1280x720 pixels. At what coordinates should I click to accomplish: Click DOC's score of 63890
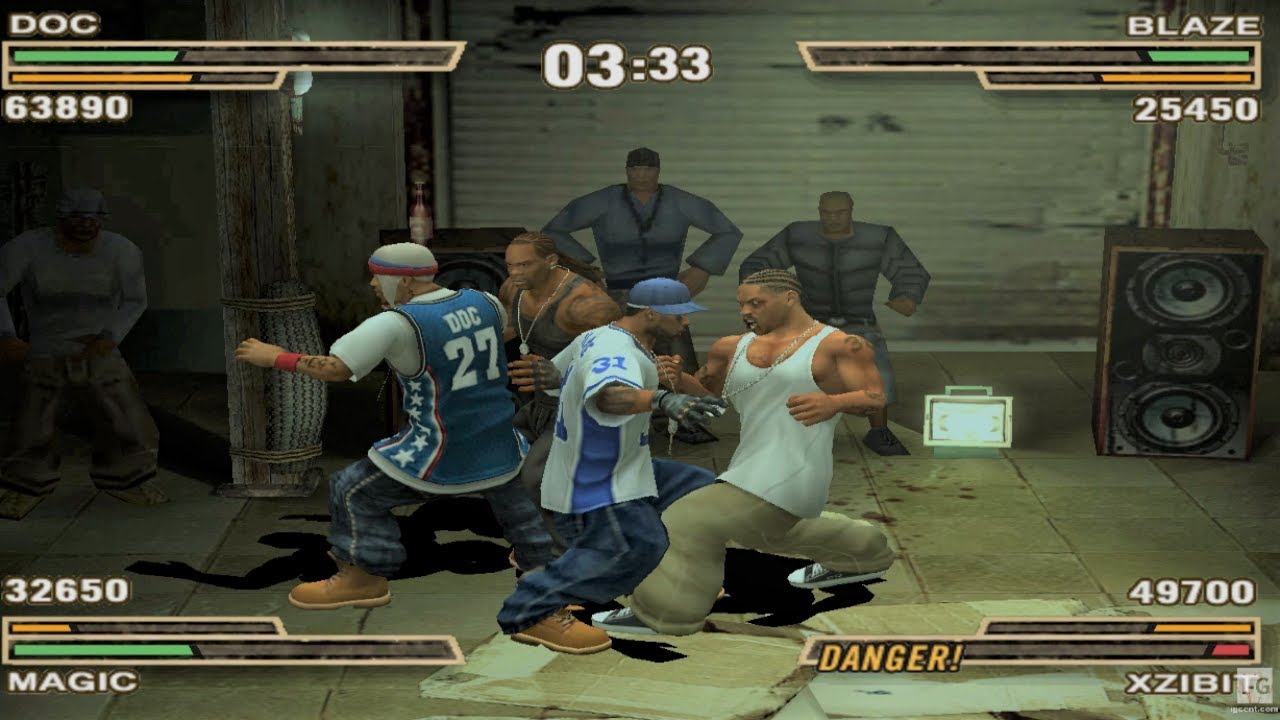[60, 103]
